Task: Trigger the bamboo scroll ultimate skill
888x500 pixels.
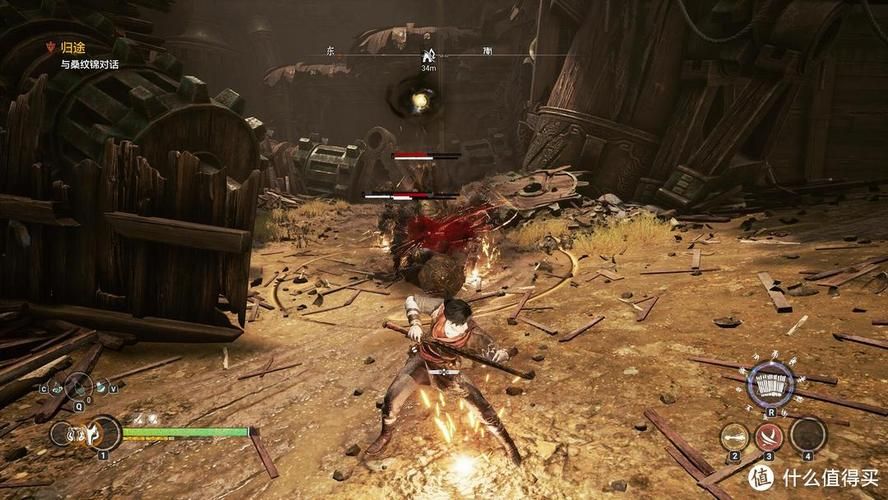Action: 770,384
